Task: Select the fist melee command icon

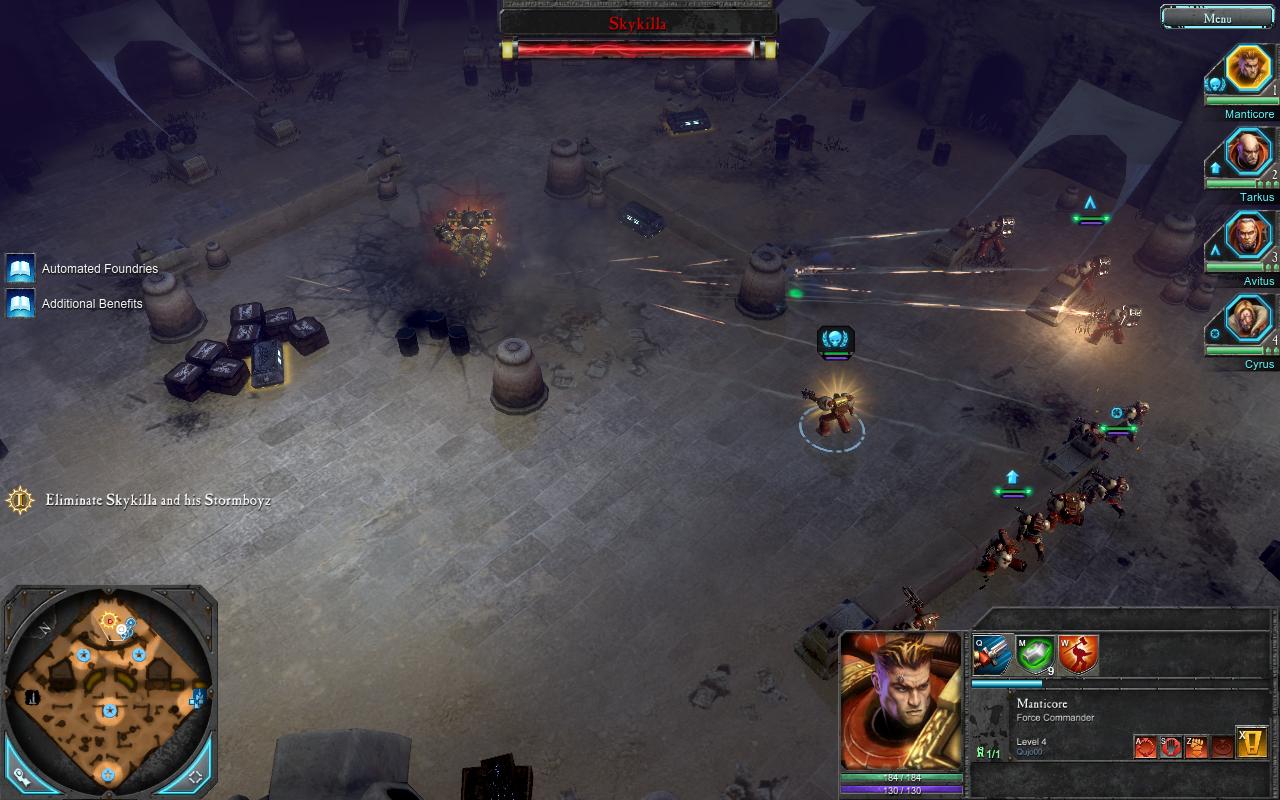Action: tap(1196, 746)
